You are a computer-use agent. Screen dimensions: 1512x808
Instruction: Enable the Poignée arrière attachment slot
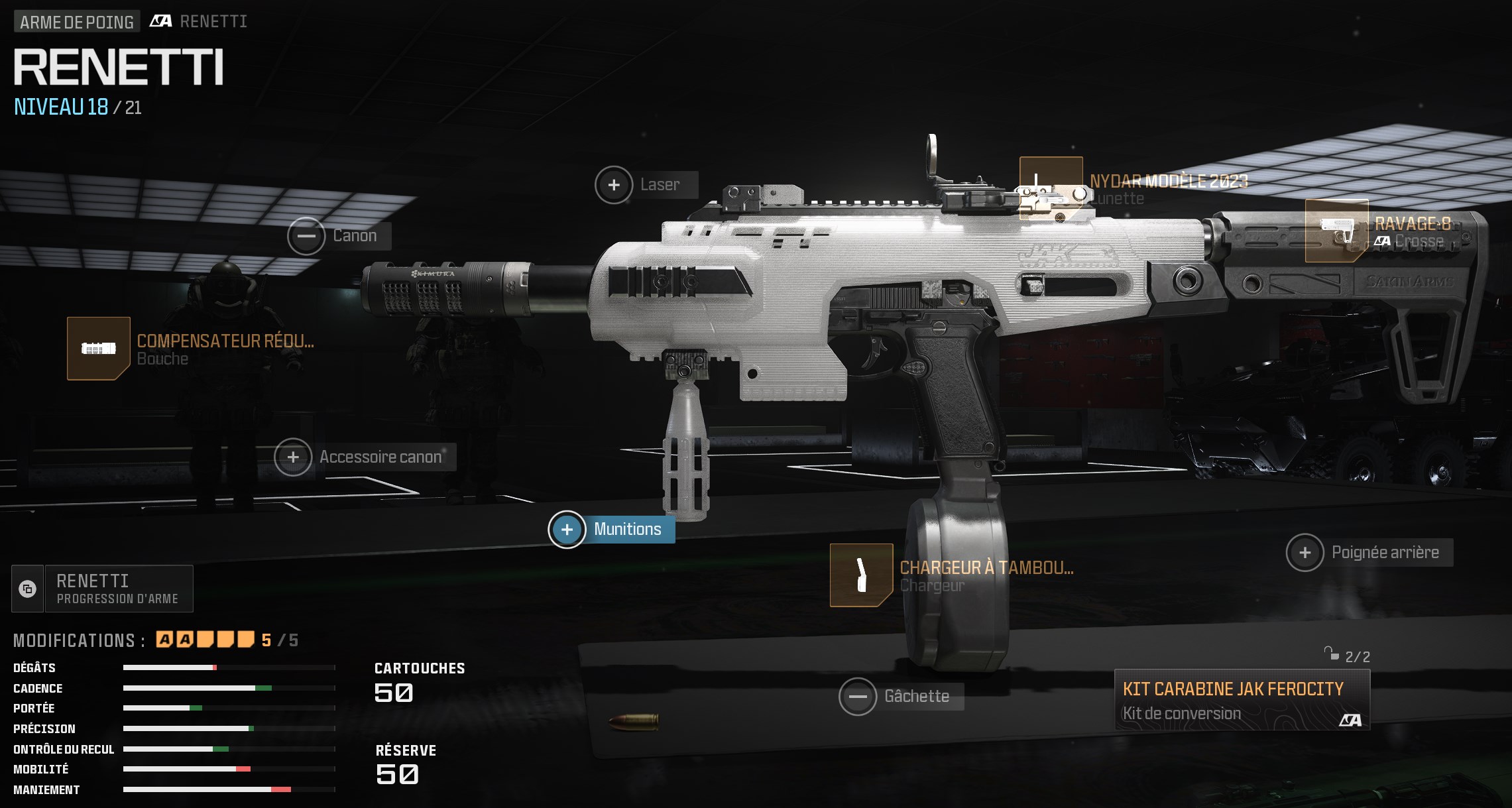(x=1305, y=551)
